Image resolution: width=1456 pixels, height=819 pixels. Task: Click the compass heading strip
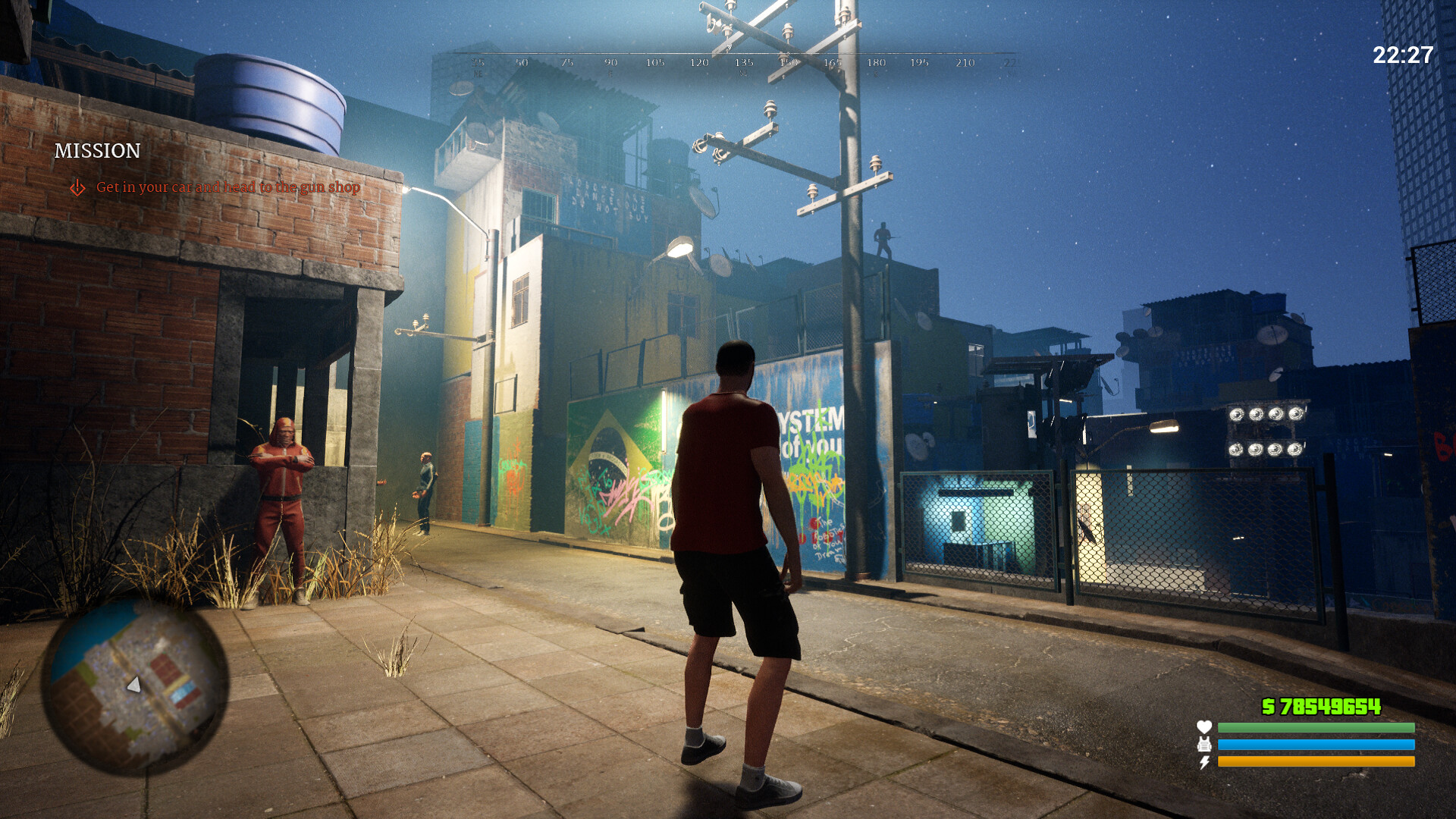[x=743, y=61]
